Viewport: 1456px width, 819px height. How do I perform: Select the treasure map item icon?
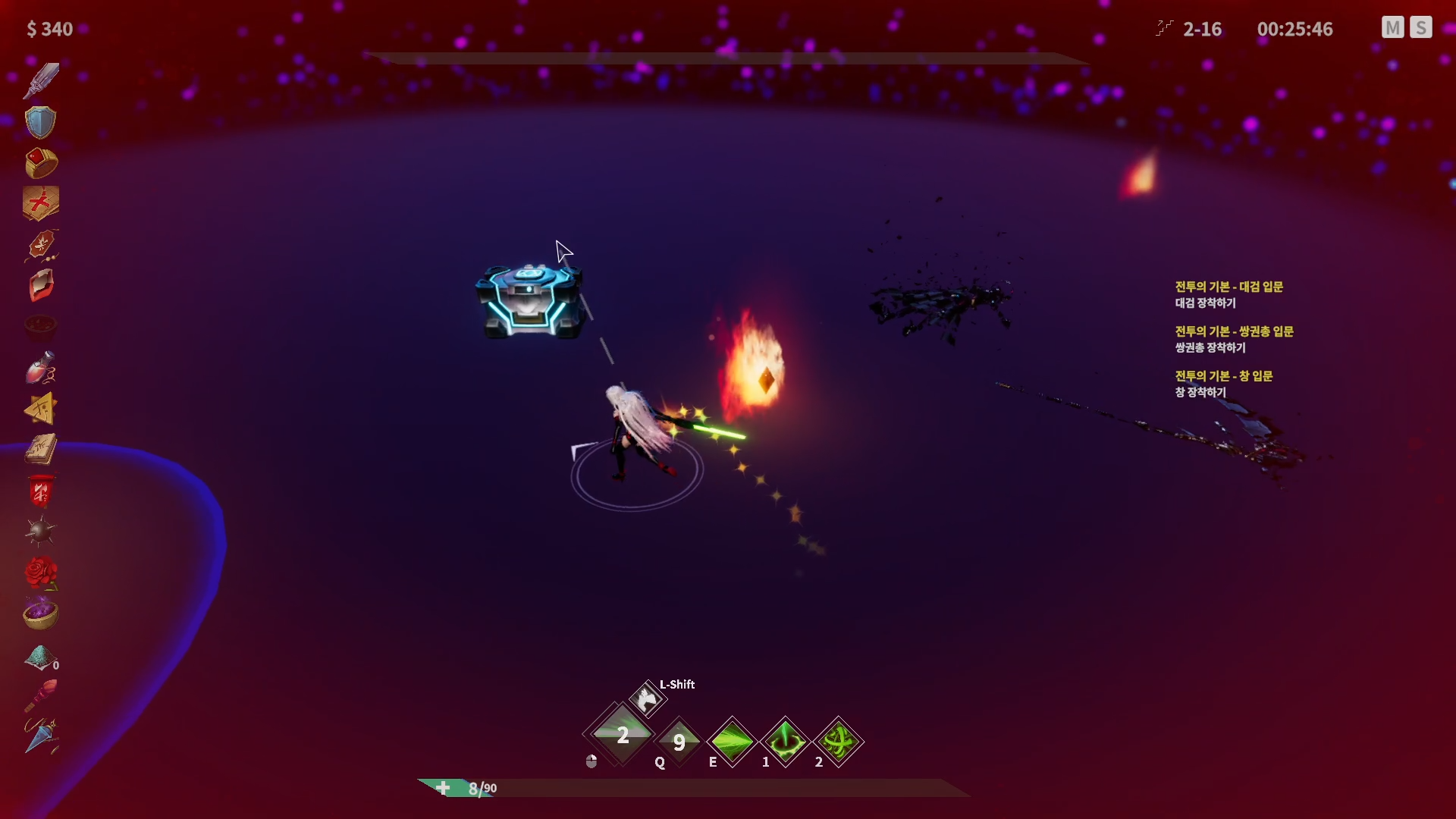(41, 203)
